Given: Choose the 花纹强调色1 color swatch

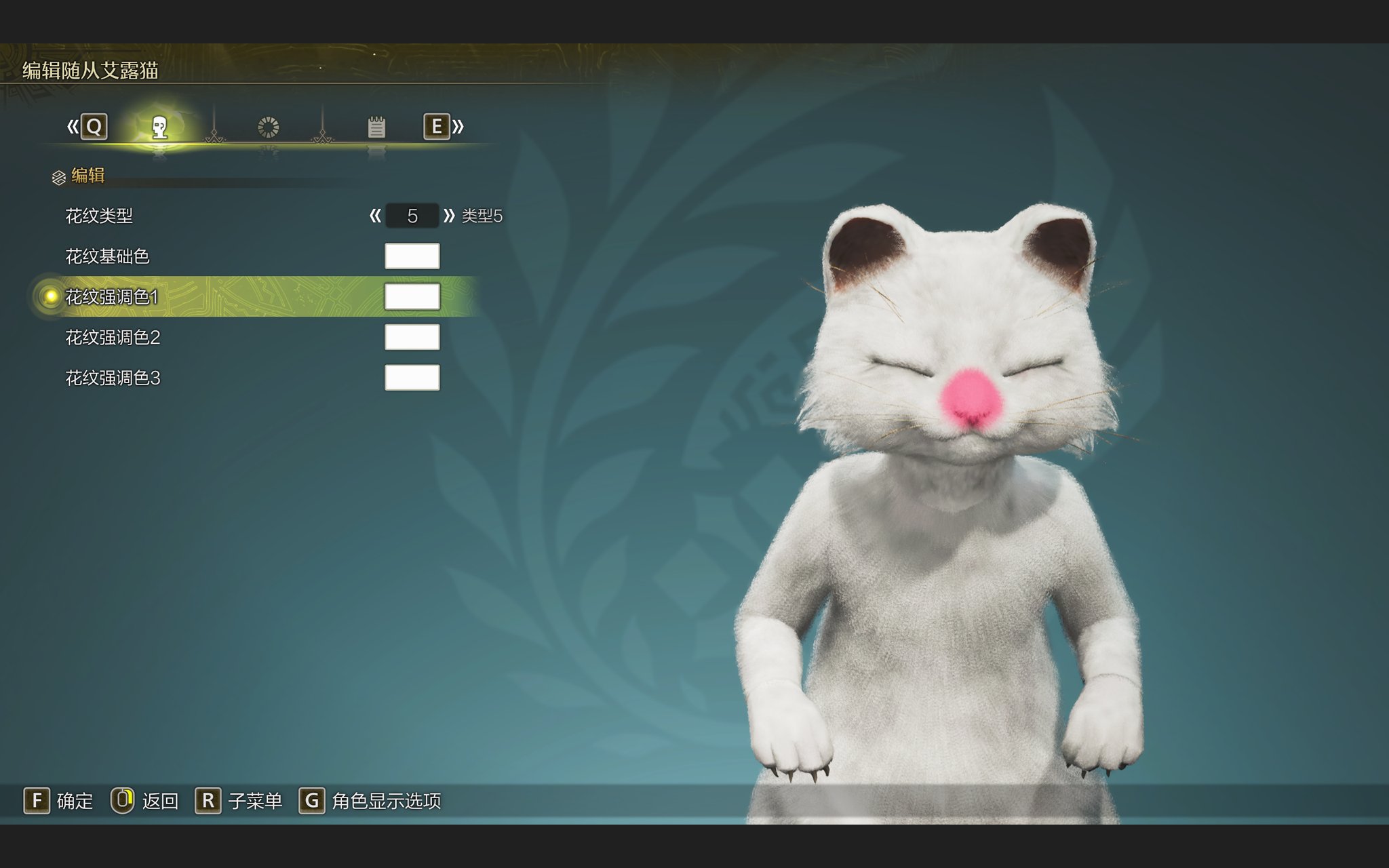Looking at the screenshot, I should tap(412, 297).
